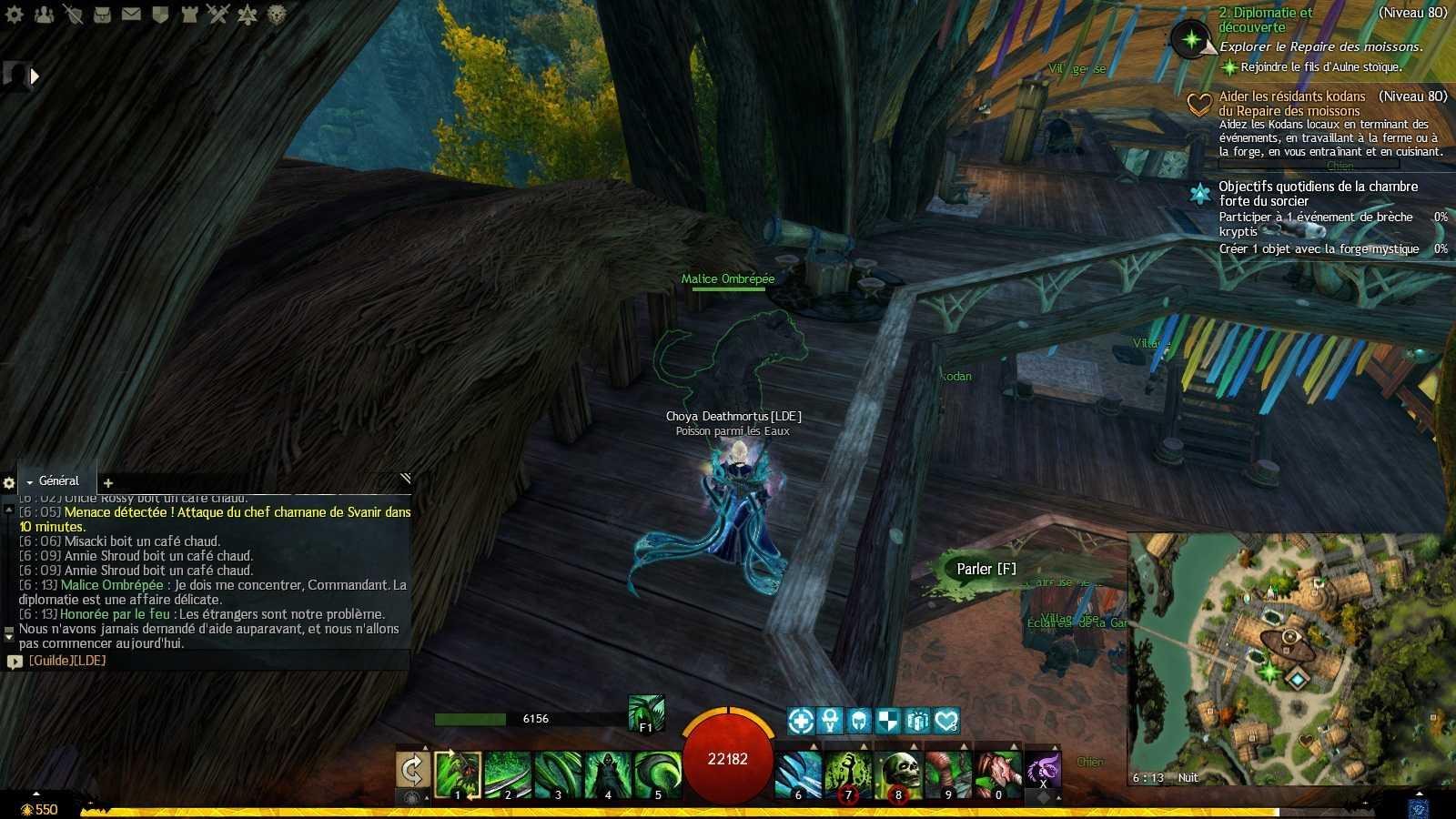The width and height of the screenshot is (1456, 819).
Task: Open the contacts and LFG panel
Action: 44,15
